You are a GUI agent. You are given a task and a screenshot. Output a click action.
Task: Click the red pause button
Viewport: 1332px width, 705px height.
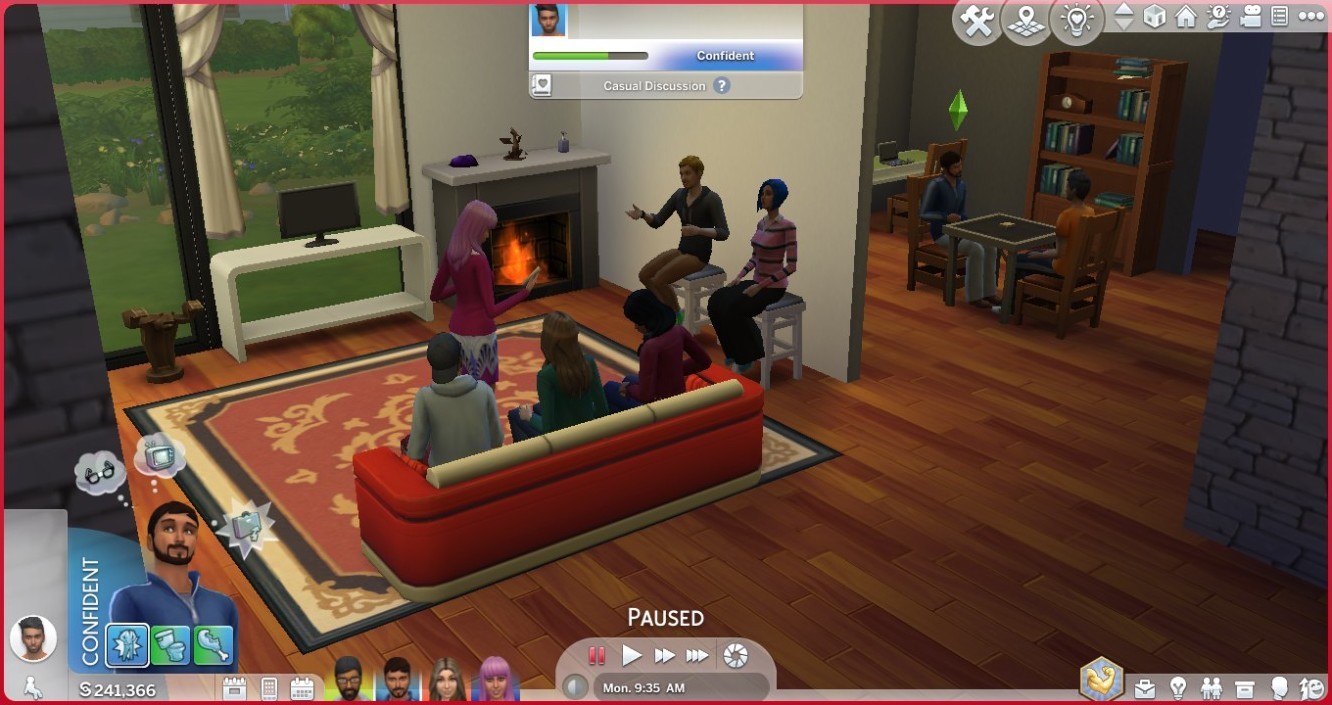tap(597, 656)
